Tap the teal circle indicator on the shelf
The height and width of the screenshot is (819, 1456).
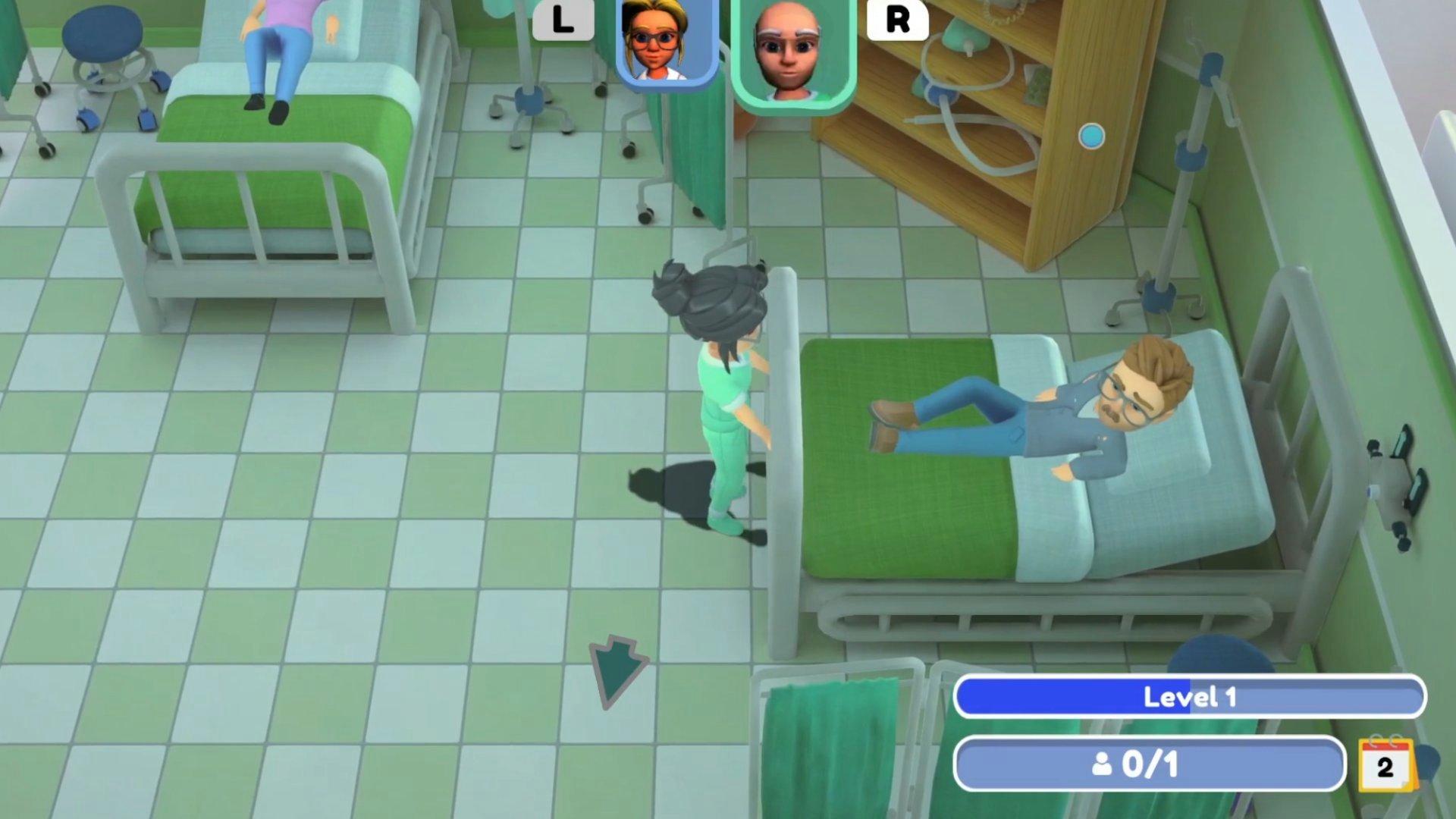click(1090, 134)
